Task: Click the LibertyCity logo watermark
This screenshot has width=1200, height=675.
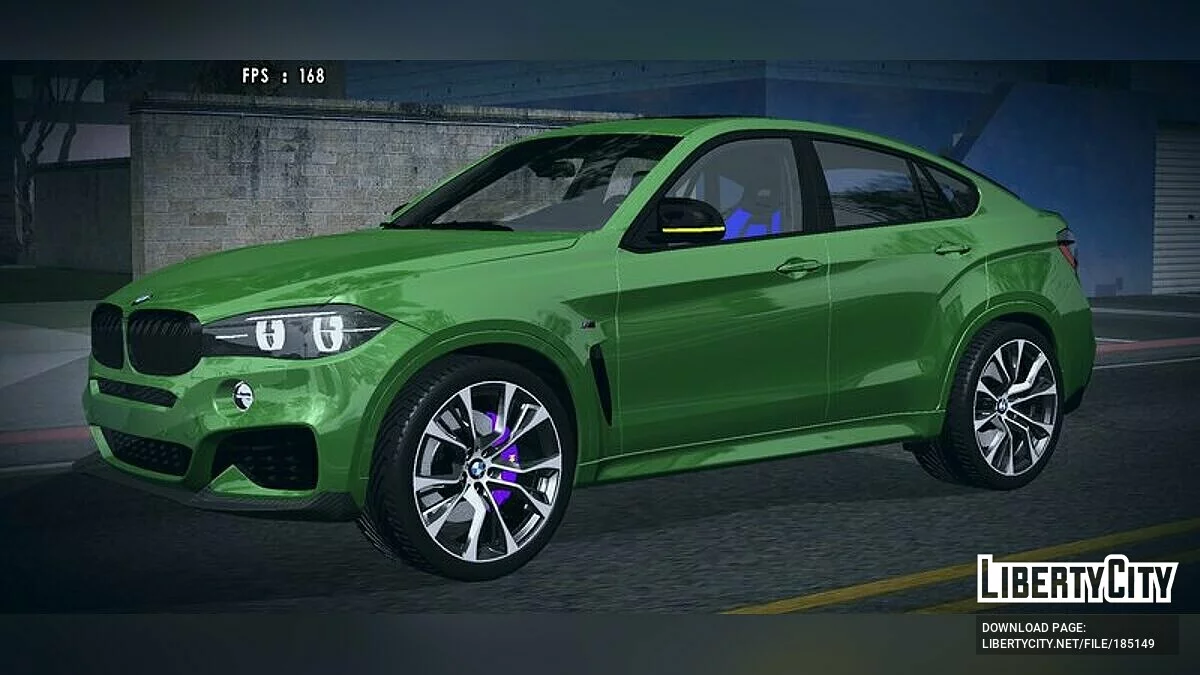Action: (1077, 579)
